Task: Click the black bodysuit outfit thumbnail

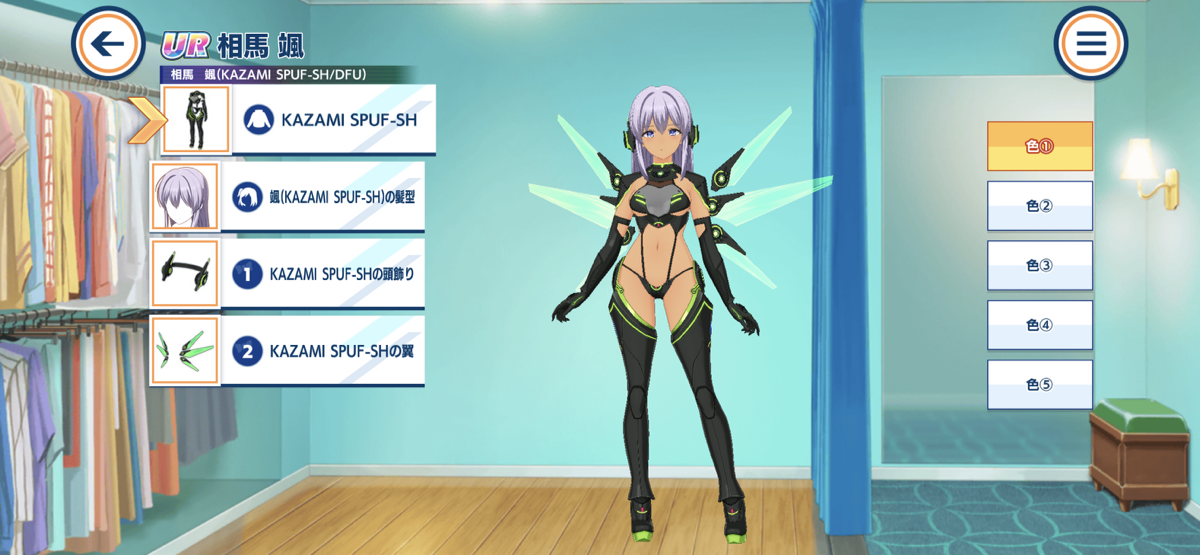Action: pyautogui.click(x=196, y=120)
